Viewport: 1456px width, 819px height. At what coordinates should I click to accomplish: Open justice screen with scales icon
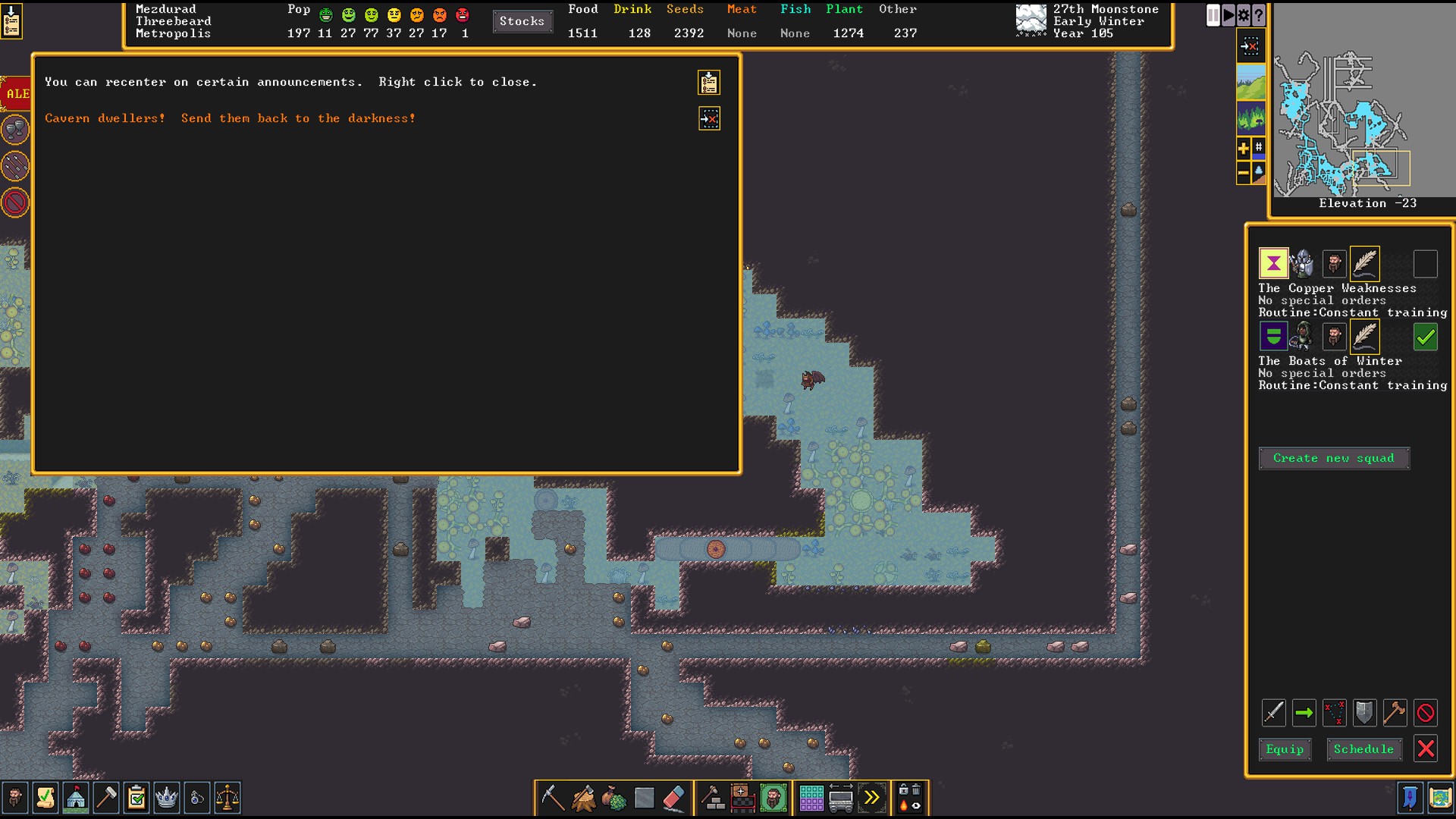(227, 798)
